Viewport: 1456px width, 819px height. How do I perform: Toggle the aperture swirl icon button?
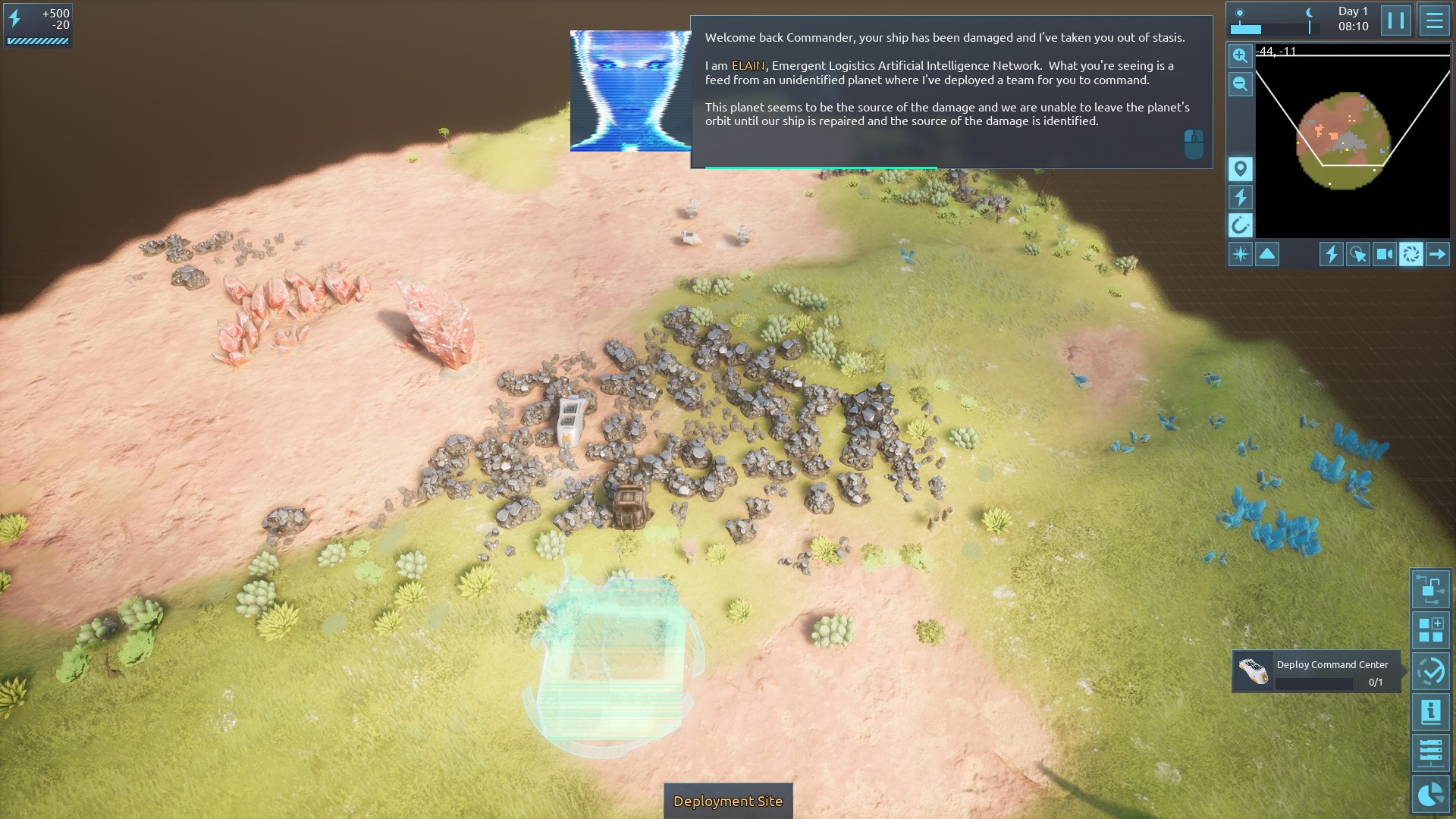[1411, 254]
